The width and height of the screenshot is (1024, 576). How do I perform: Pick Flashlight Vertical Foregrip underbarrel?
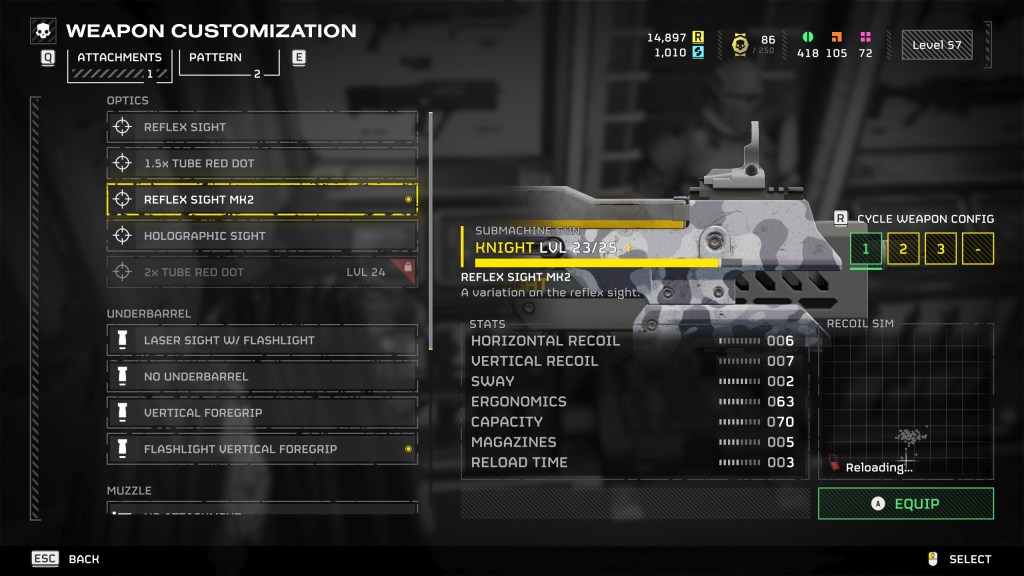click(262, 449)
